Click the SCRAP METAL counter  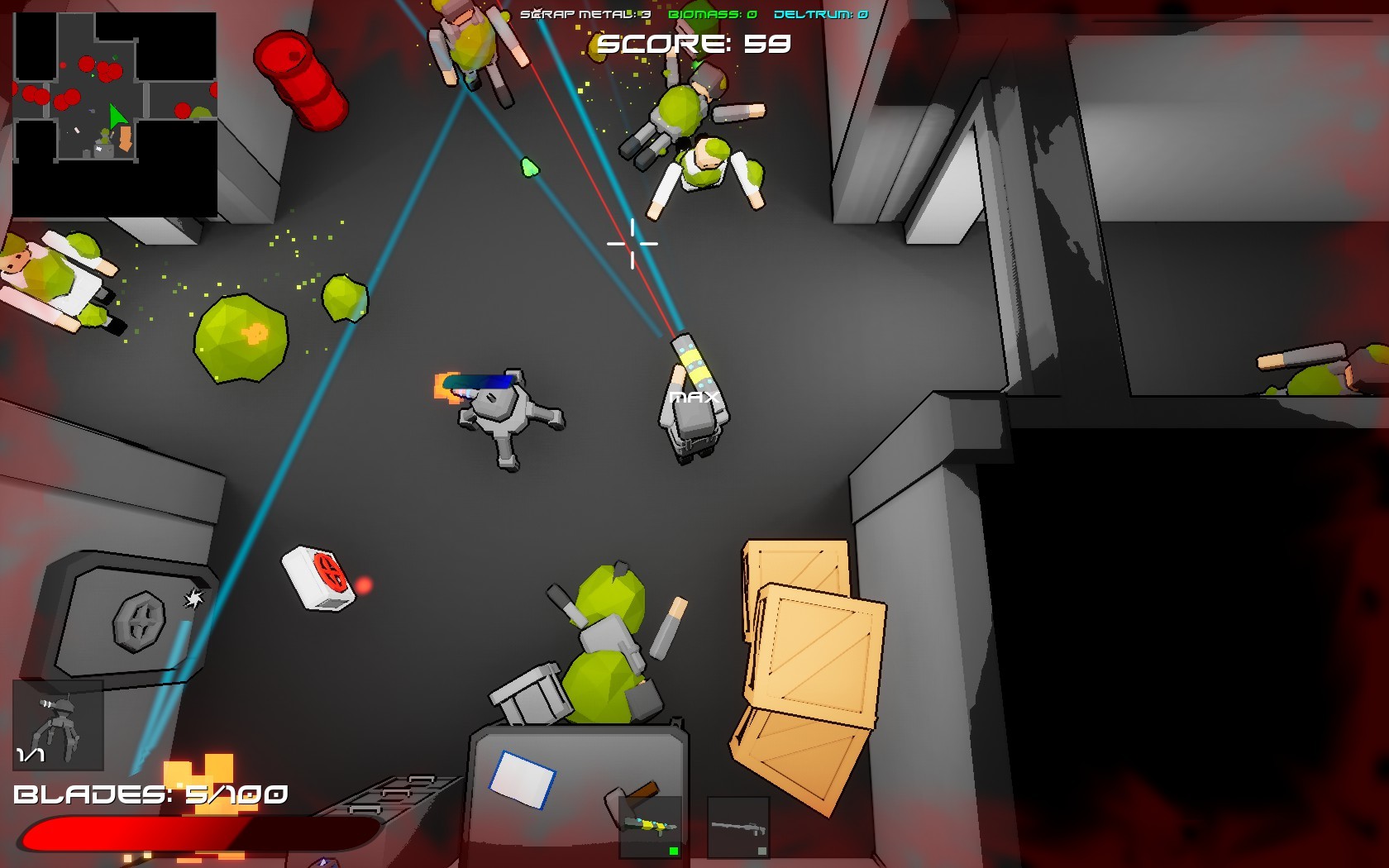(x=585, y=13)
